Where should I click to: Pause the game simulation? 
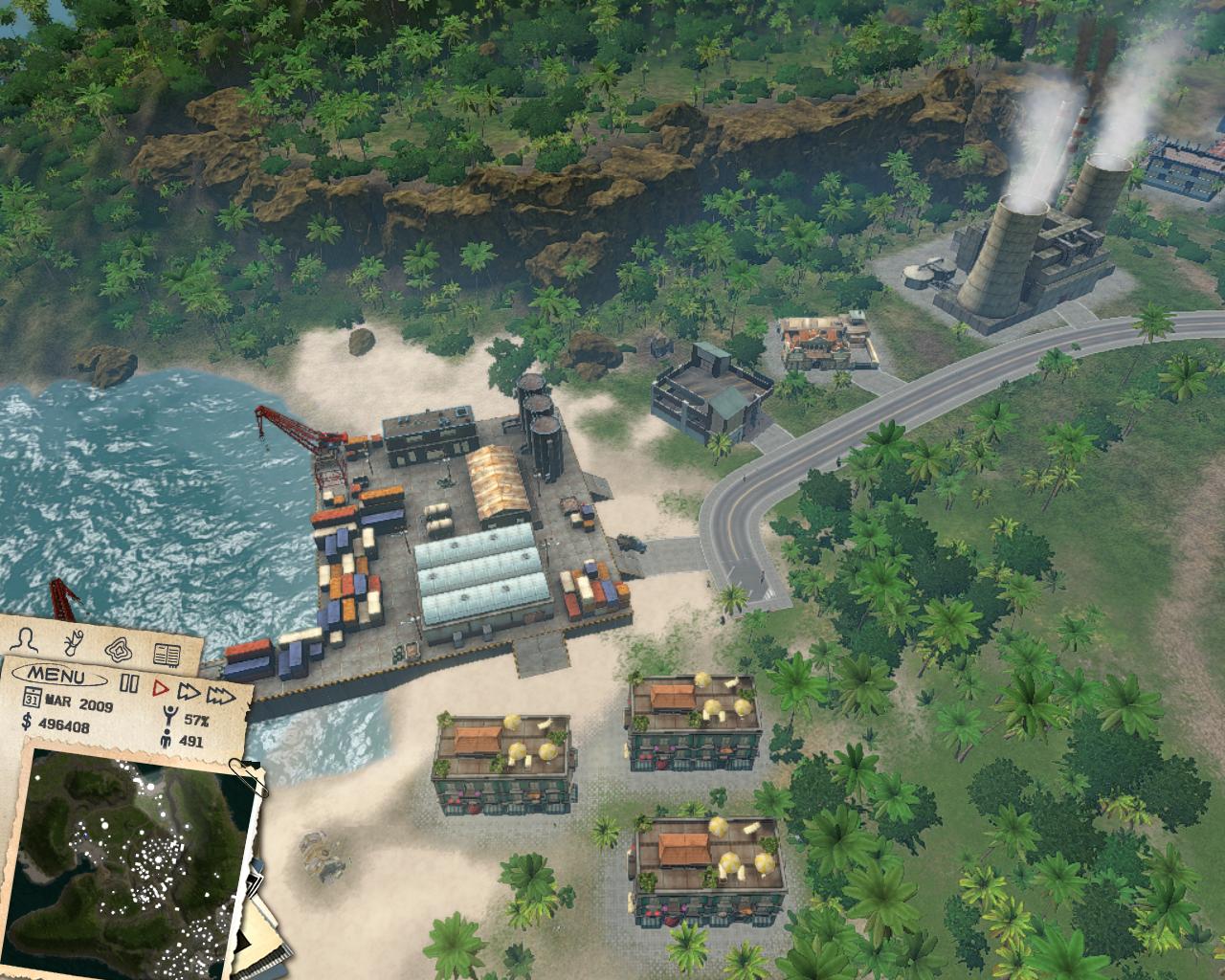tap(129, 682)
